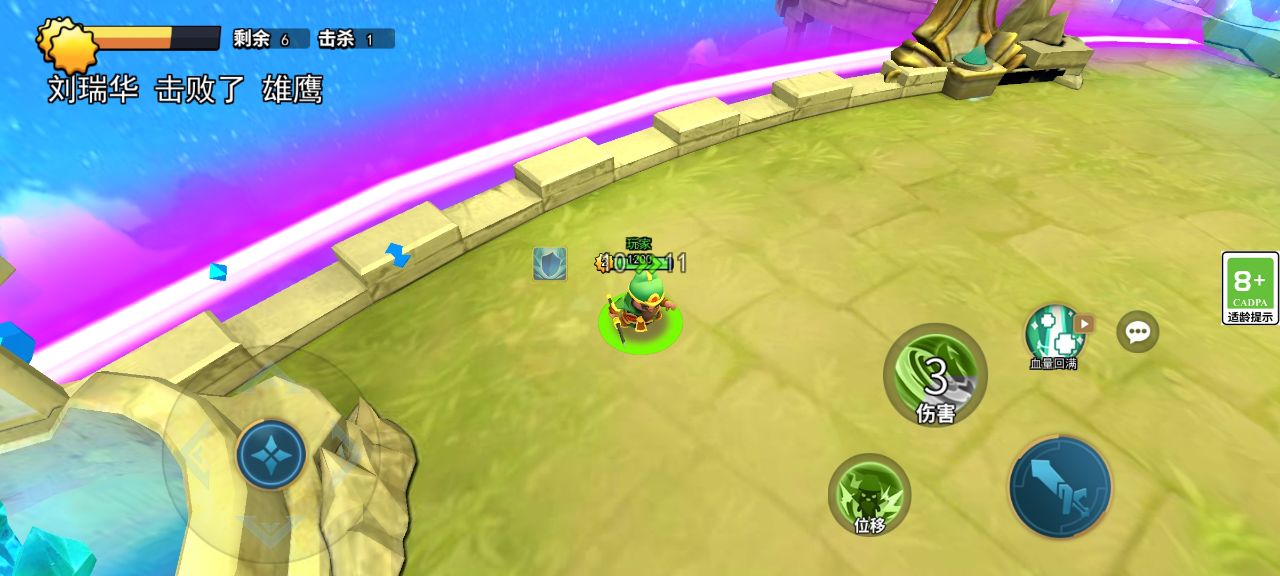Activate the 血量回满 heal icon
Screen dimensions: 1280x576
(x=1053, y=332)
